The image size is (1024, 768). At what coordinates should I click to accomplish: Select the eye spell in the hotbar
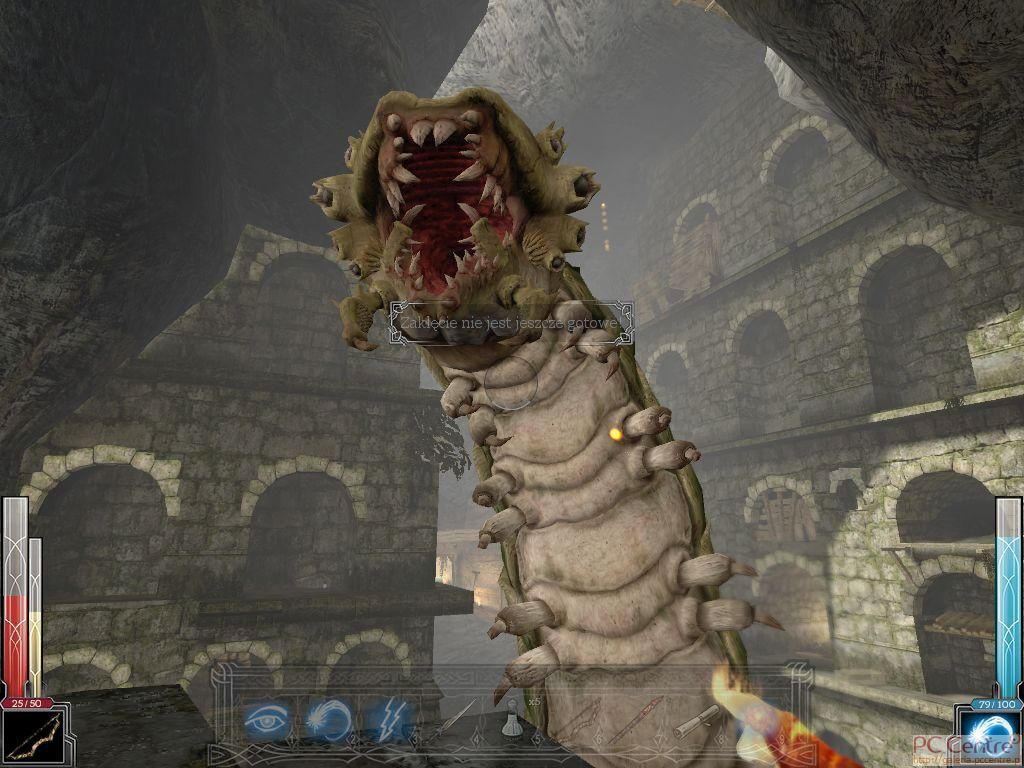(x=266, y=718)
